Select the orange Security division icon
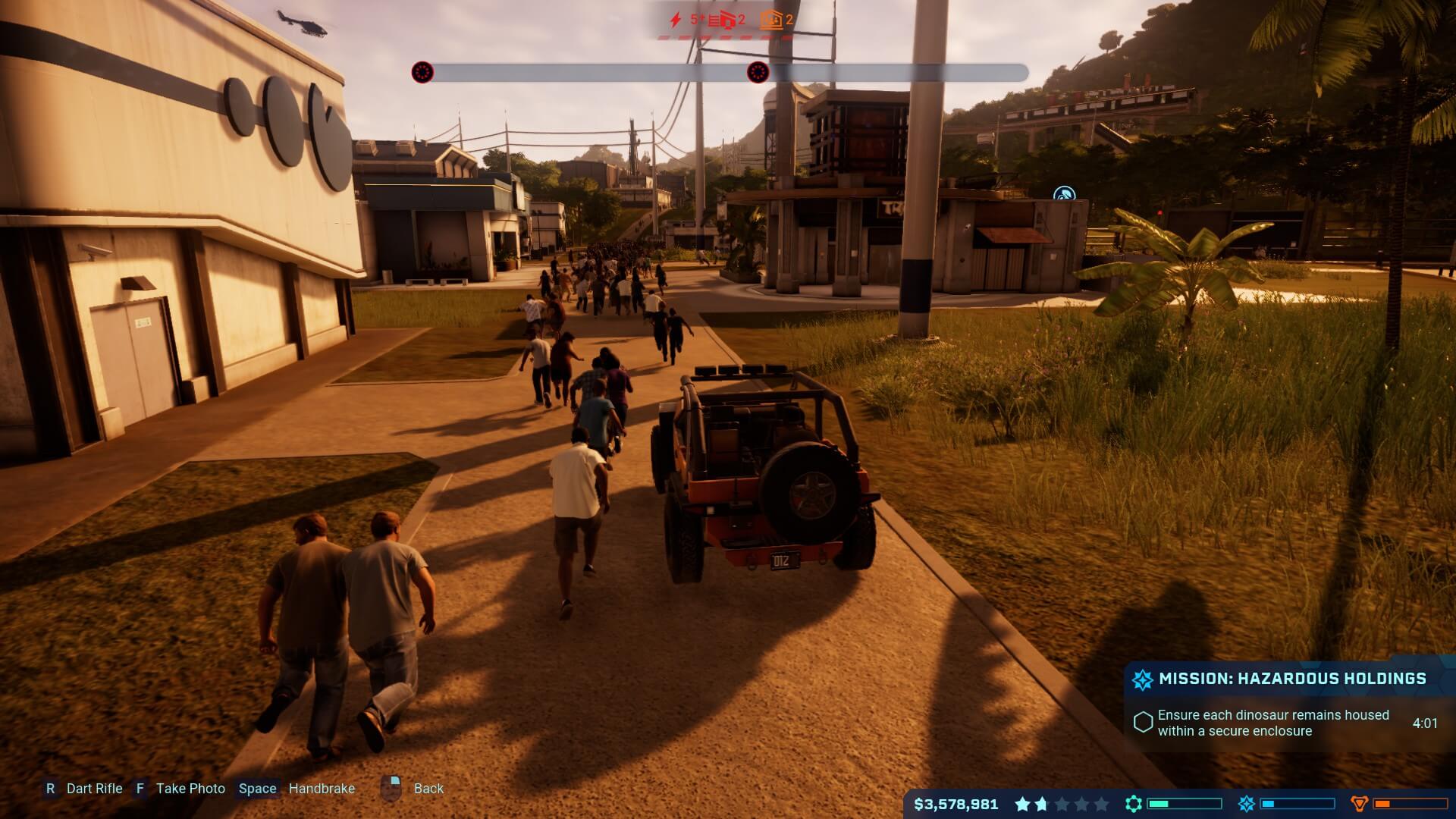The height and width of the screenshot is (819, 1456). click(x=1360, y=804)
